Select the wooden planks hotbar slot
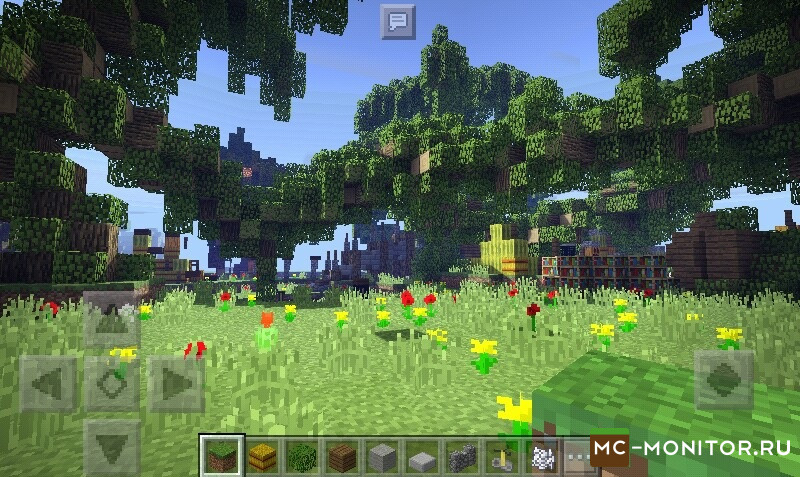800x477 pixels. [341, 457]
